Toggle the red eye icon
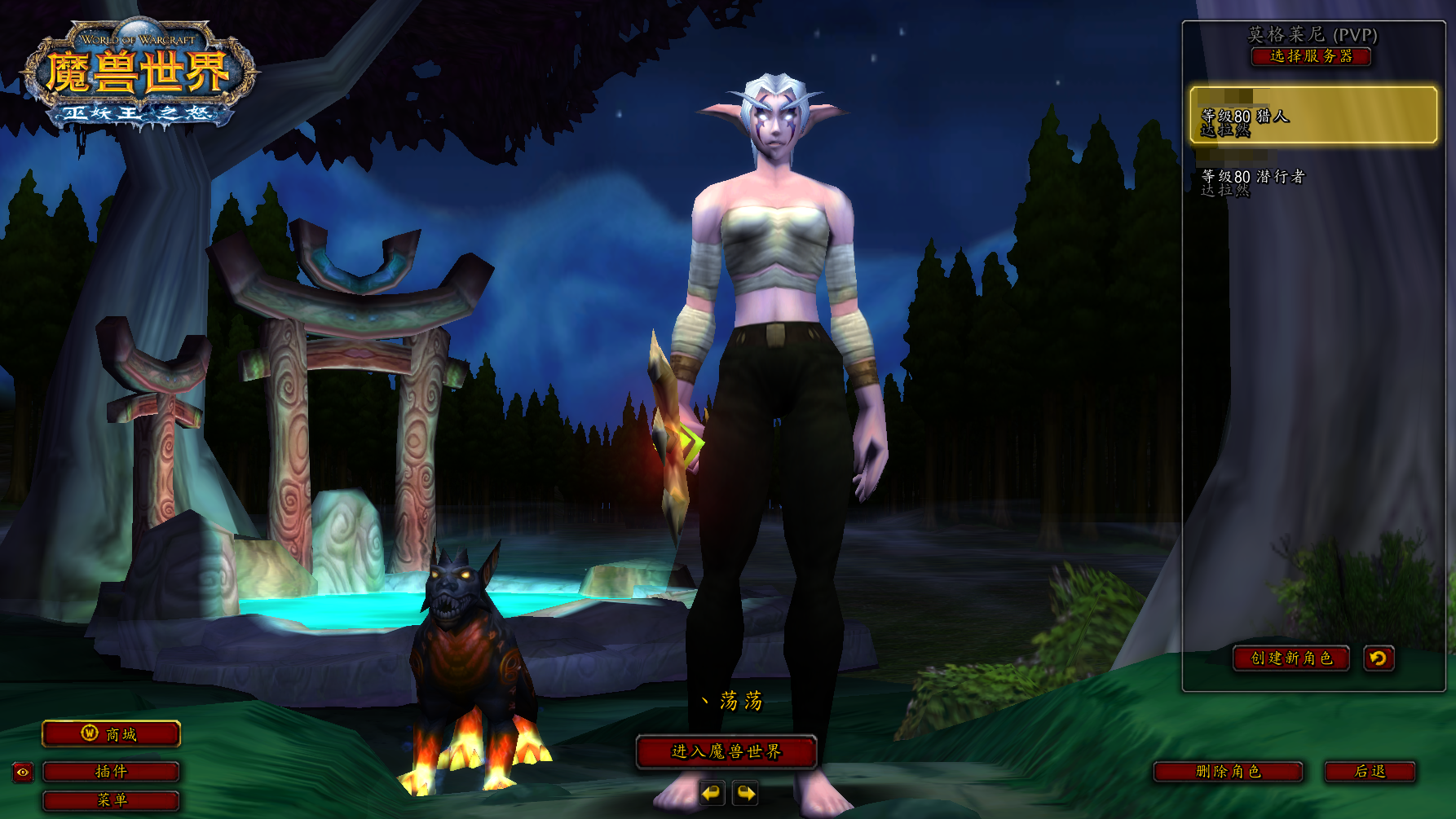 click(x=23, y=772)
